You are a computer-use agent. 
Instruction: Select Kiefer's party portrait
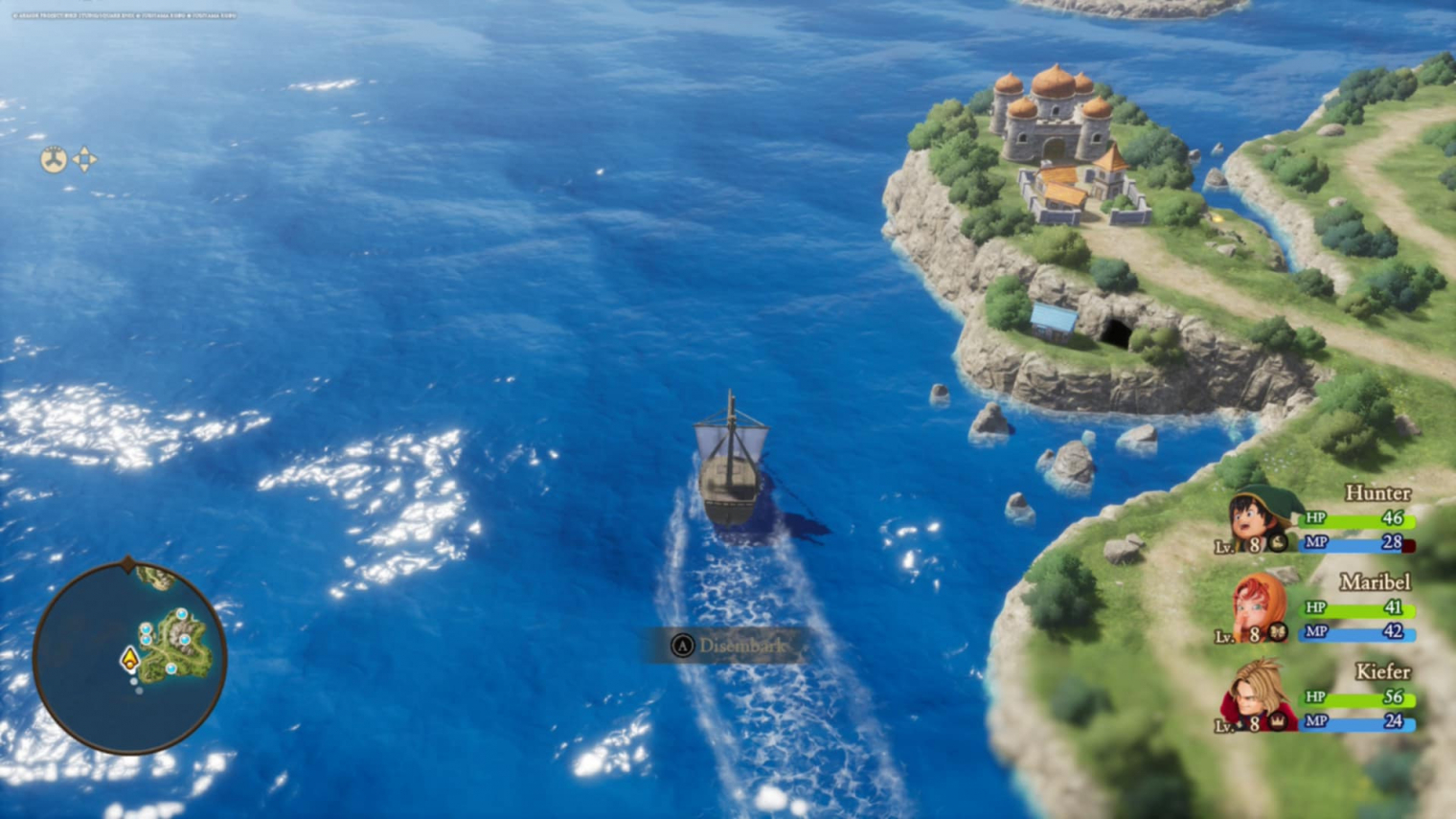pos(1257,694)
